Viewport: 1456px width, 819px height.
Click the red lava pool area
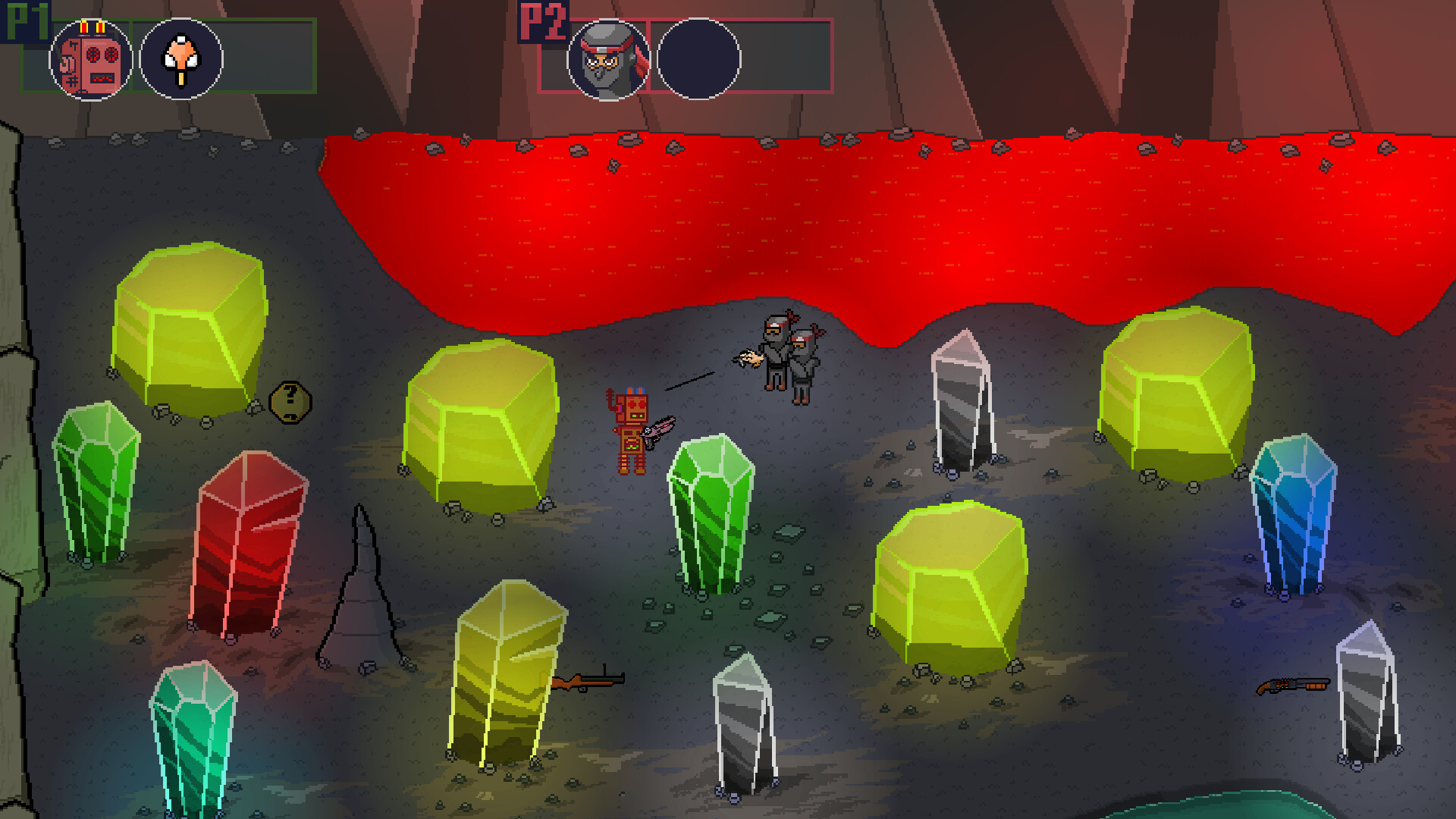tap(834, 212)
